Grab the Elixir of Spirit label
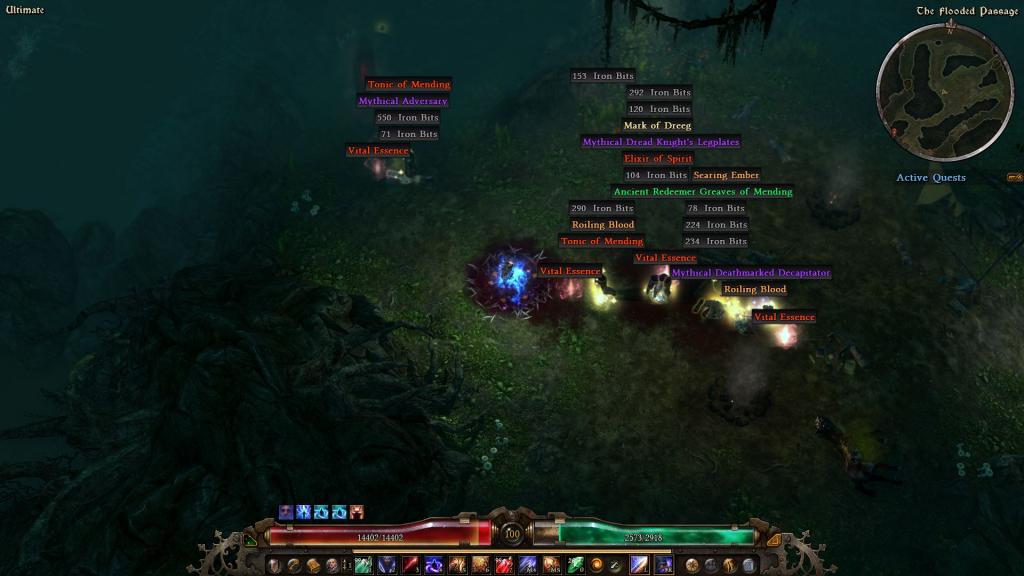The height and width of the screenshot is (576, 1024). 658,159
